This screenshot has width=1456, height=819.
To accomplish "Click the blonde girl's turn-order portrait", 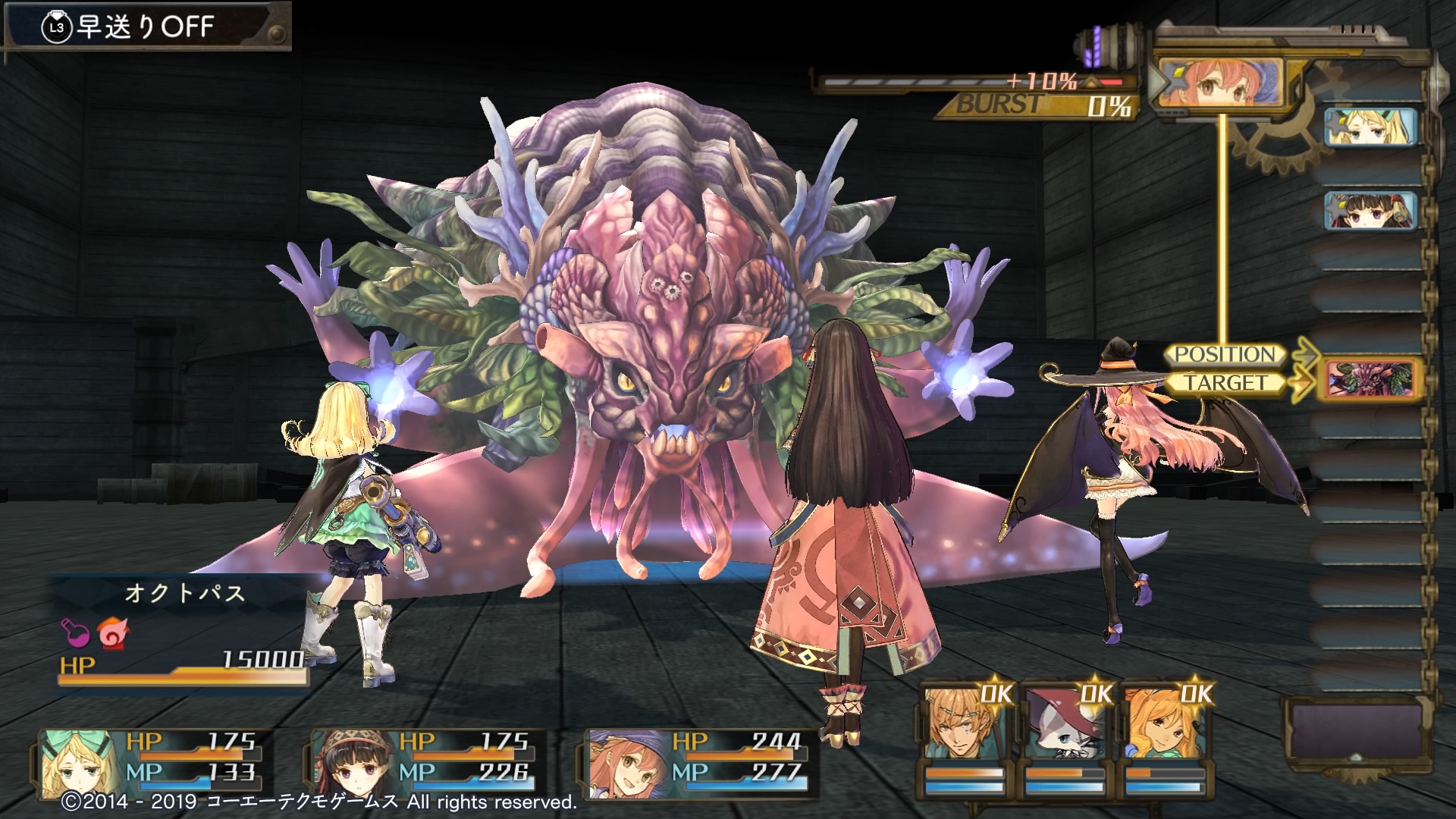I will tap(1370, 126).
